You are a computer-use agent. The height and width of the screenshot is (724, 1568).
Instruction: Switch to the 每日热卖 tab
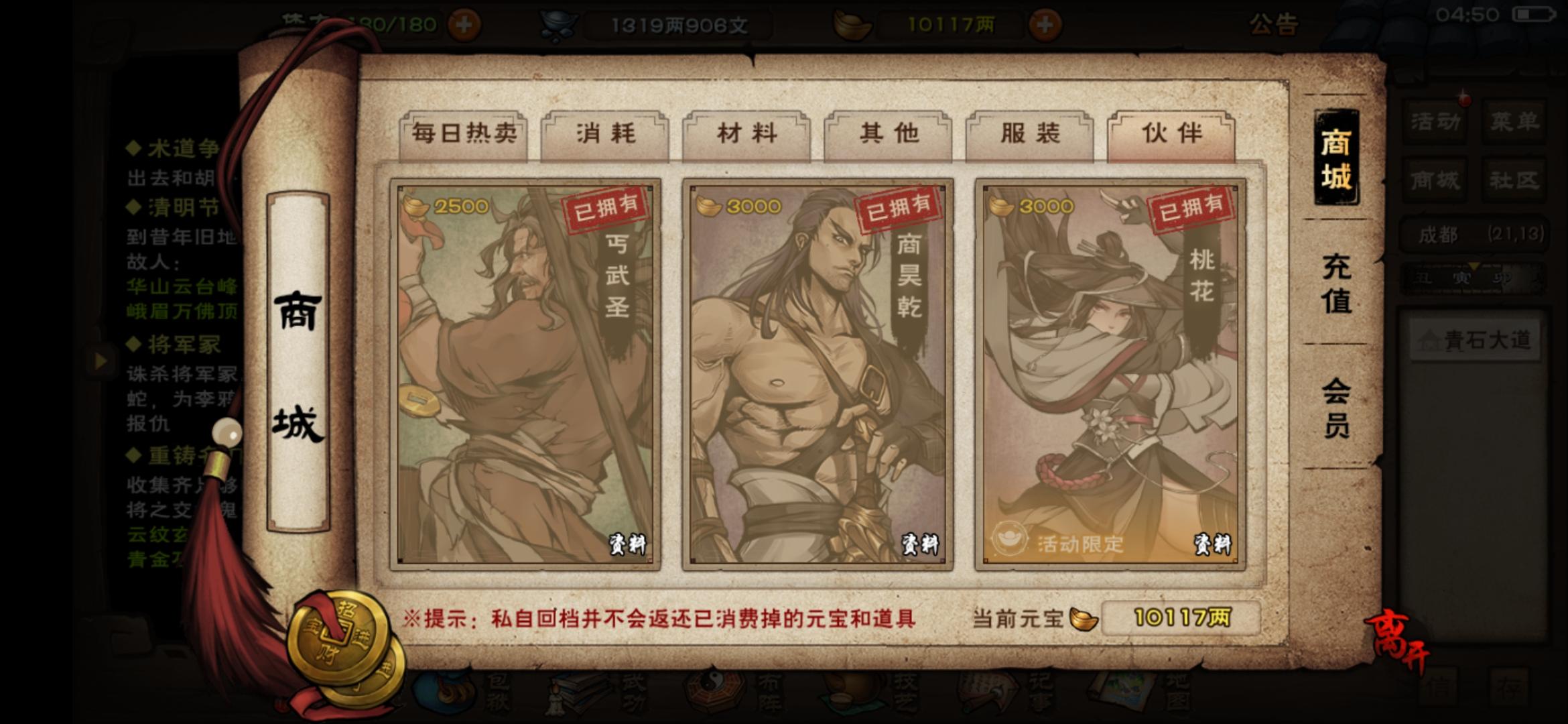464,133
